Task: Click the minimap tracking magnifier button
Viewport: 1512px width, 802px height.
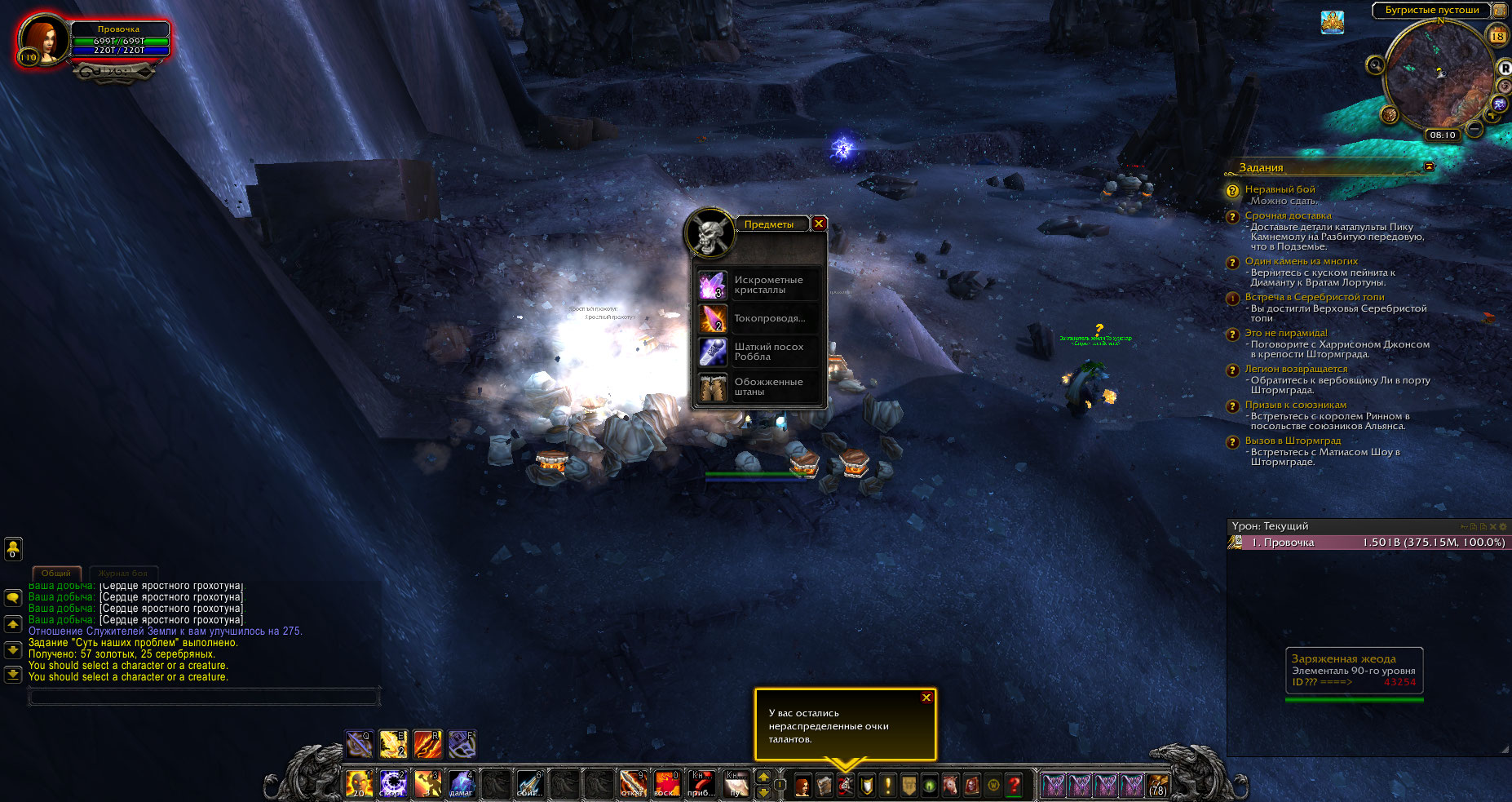Action: pyautogui.click(x=1376, y=64)
